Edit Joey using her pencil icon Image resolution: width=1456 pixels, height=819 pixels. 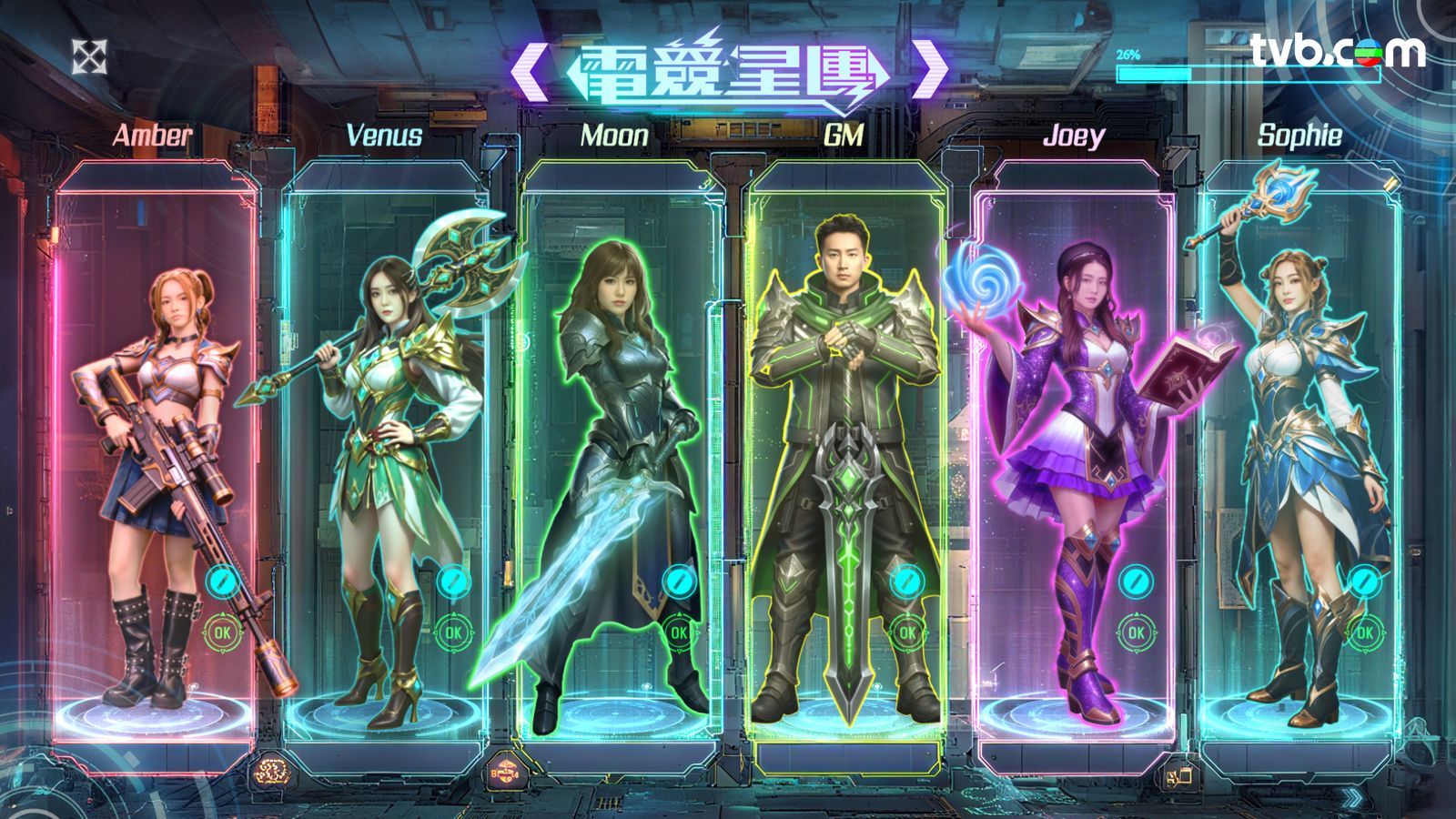coord(1136,580)
